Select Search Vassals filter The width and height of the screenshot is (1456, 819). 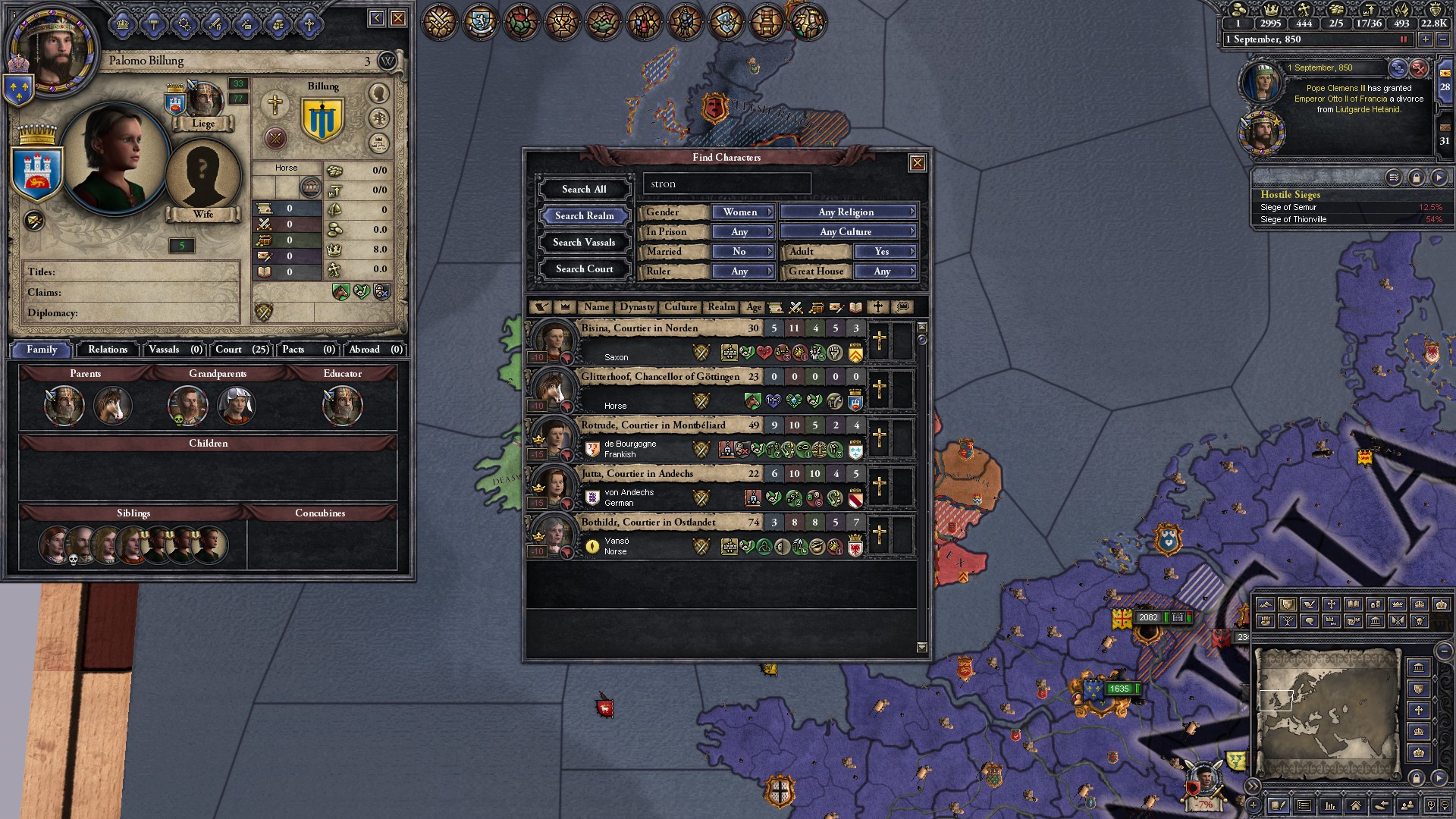(584, 243)
